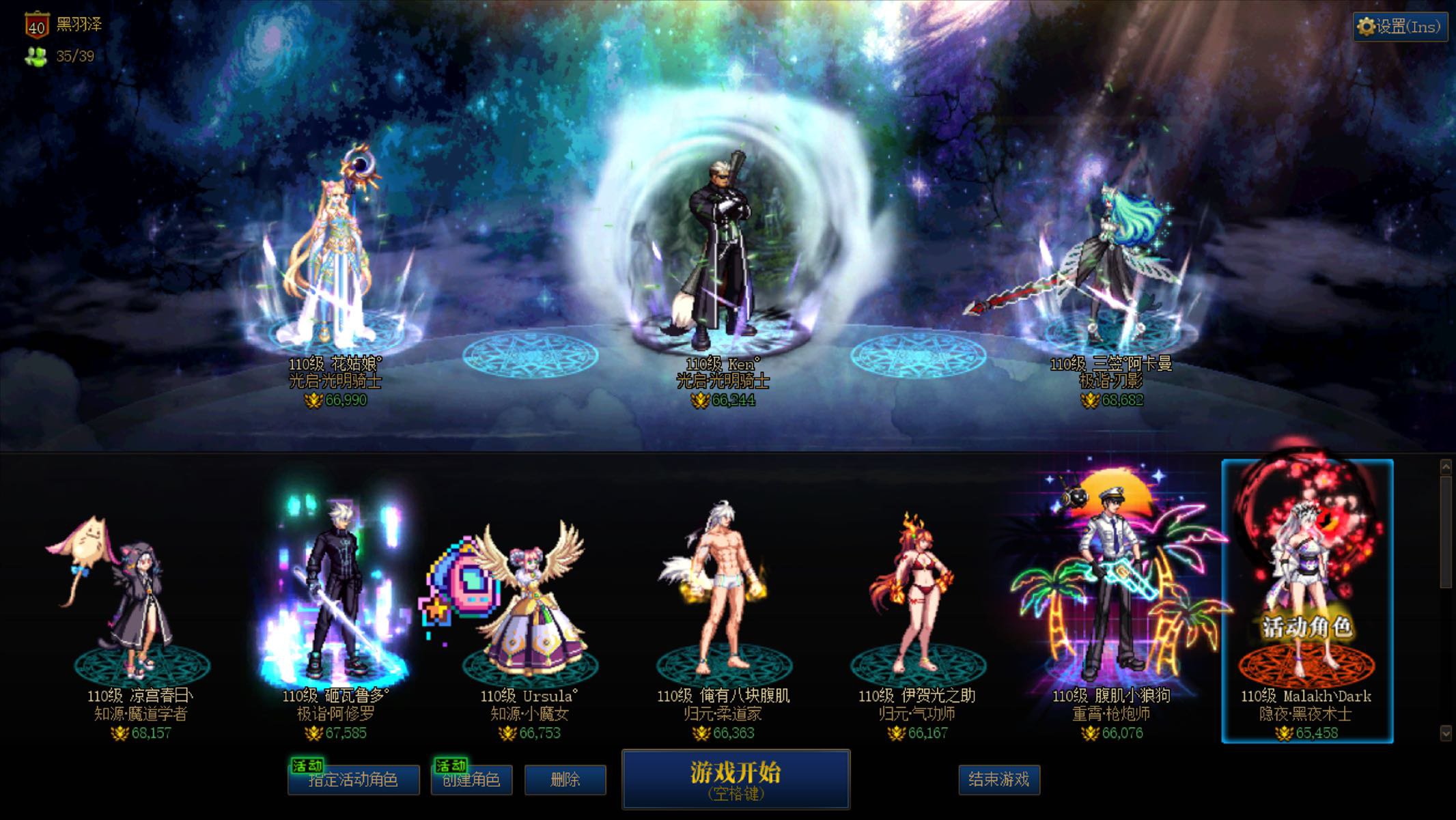Click the 指定活动角色 button
Screen dimensions: 1456x820
coord(352,780)
